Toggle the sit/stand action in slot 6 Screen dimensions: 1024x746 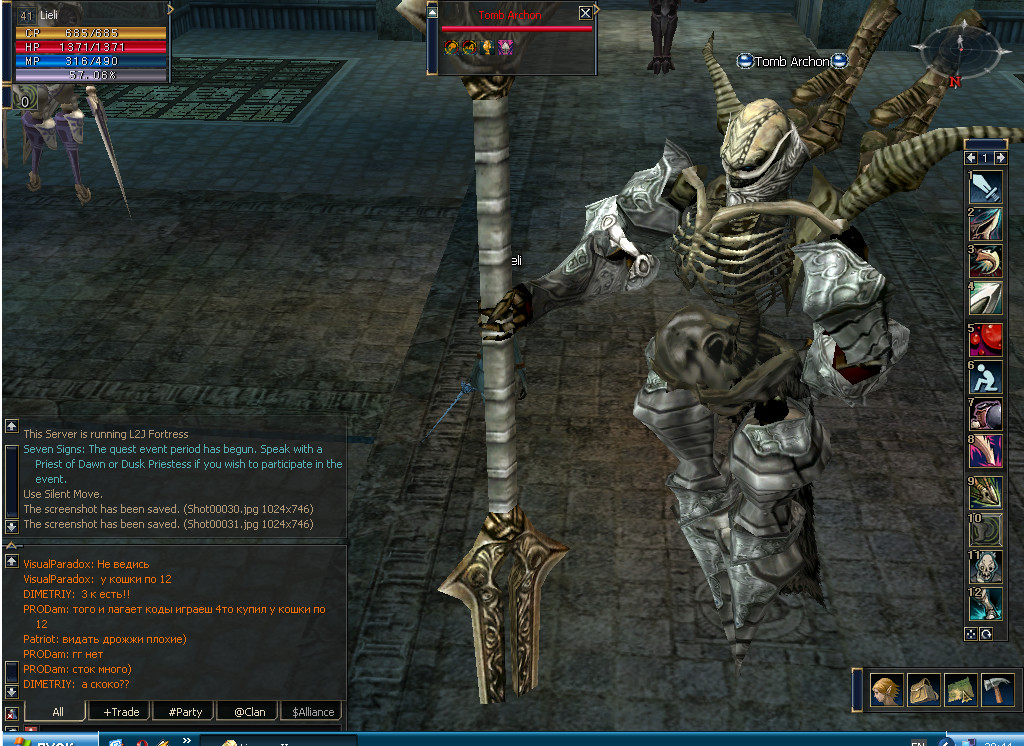[x=986, y=377]
